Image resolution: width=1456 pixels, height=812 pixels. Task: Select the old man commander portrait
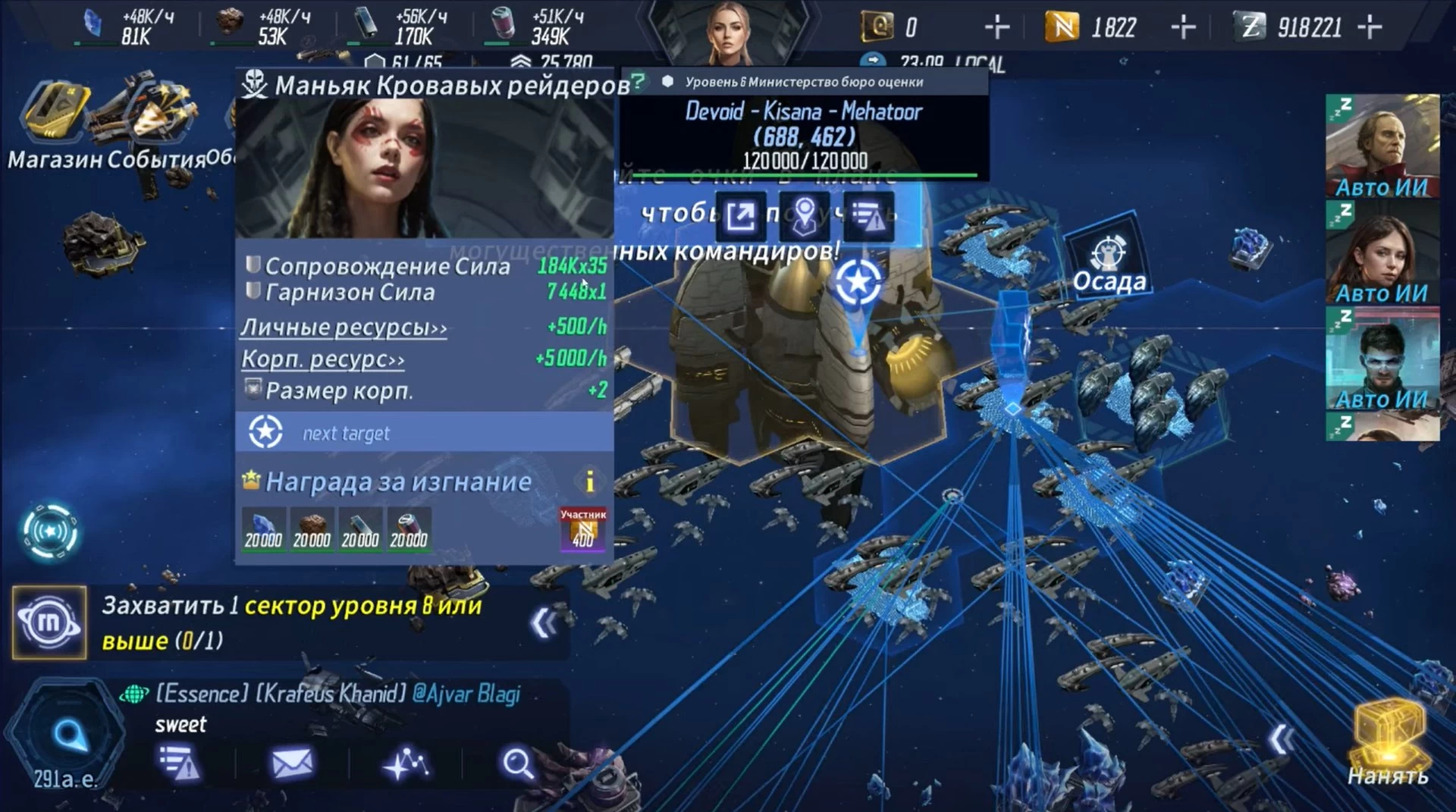point(1382,144)
